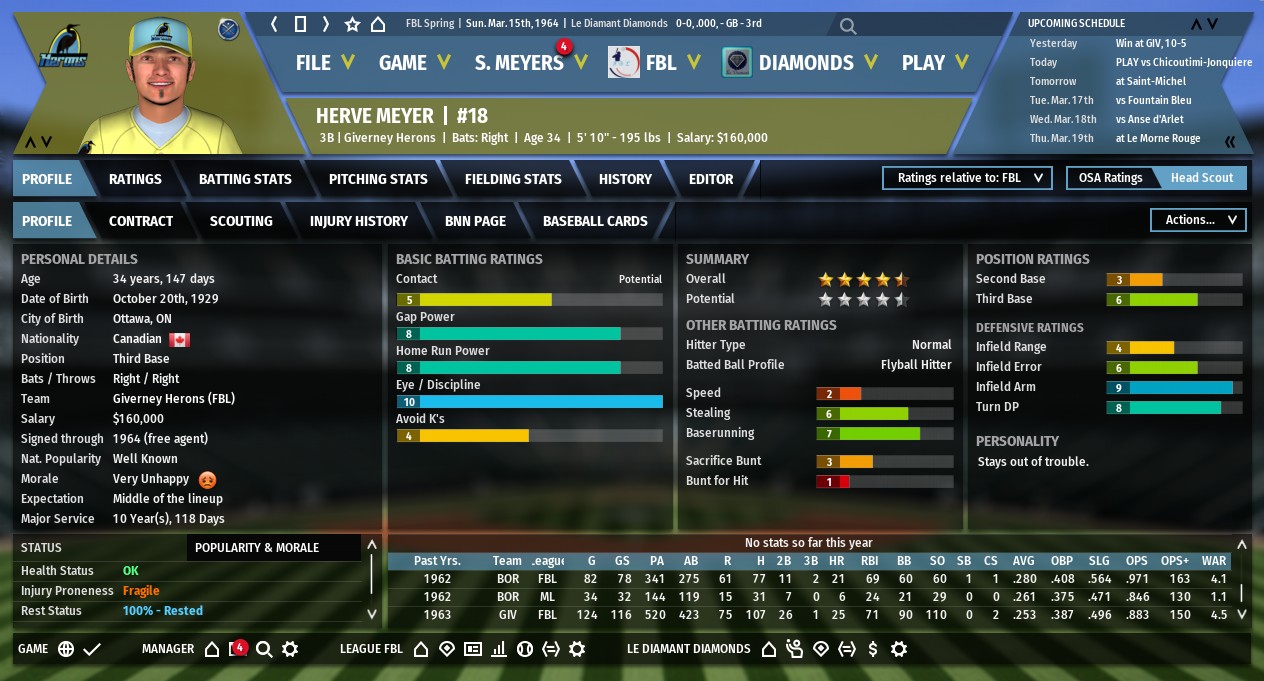
Task: Open the Actions dropdown
Action: pos(1199,220)
